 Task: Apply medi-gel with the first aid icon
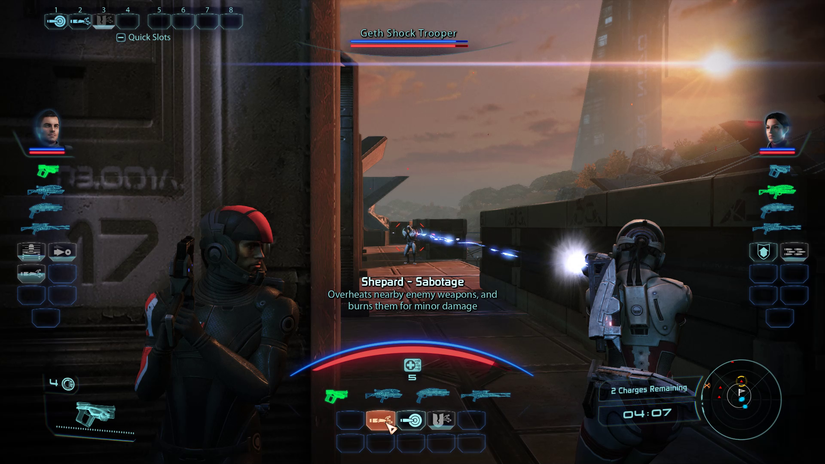[412, 366]
